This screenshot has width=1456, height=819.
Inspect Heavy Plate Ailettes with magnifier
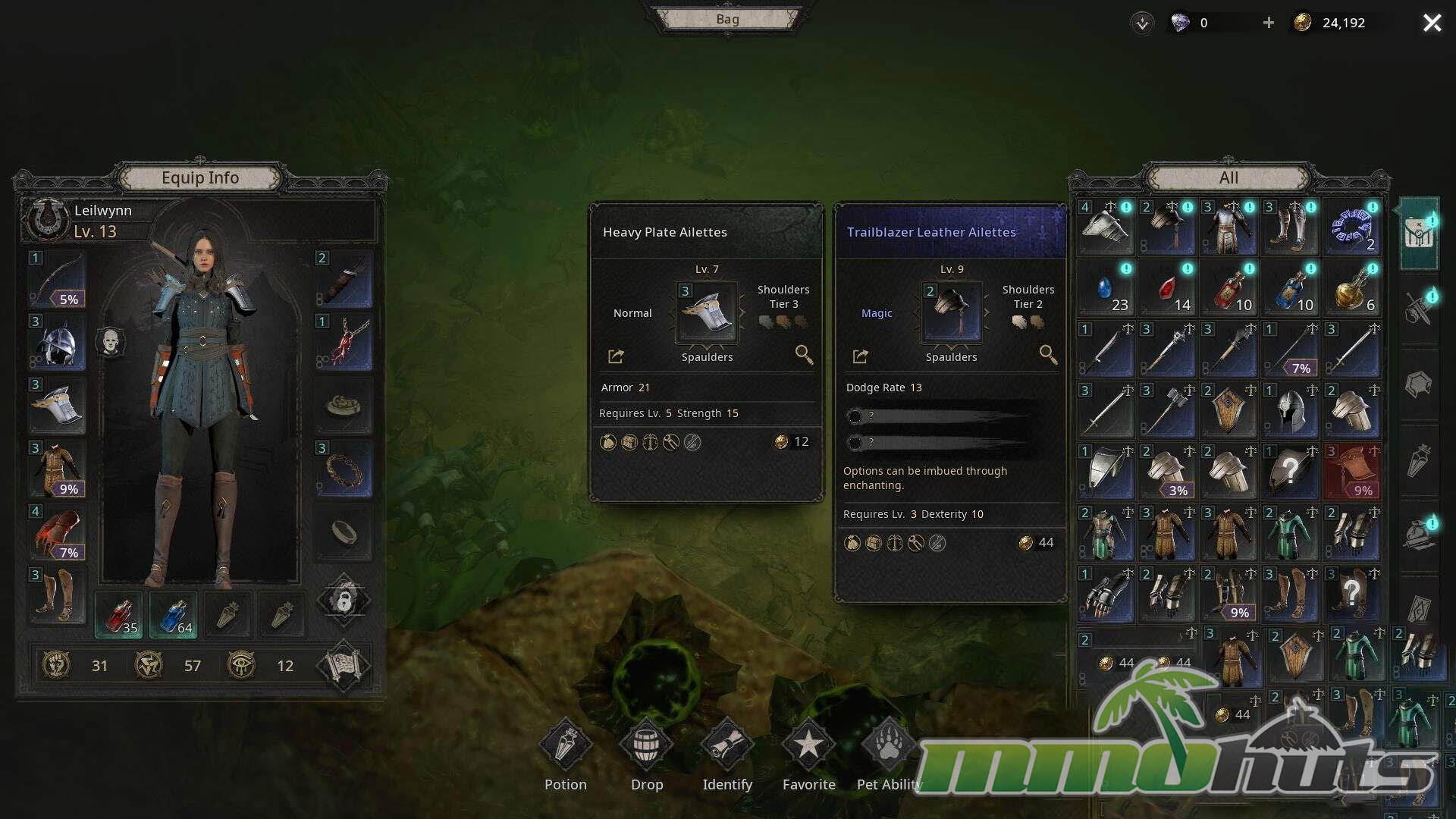tap(804, 354)
